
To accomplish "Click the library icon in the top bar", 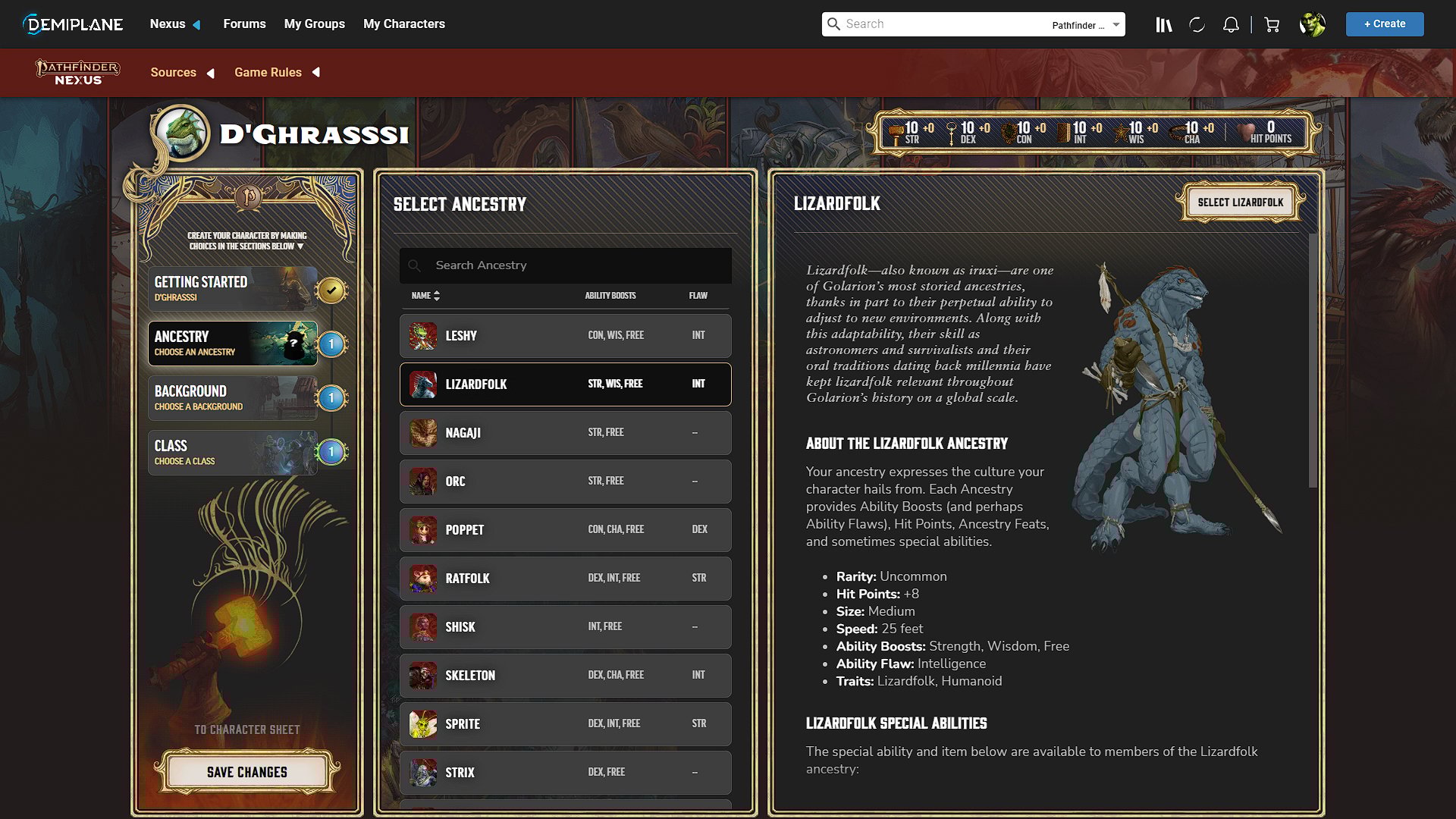I will [x=1164, y=24].
